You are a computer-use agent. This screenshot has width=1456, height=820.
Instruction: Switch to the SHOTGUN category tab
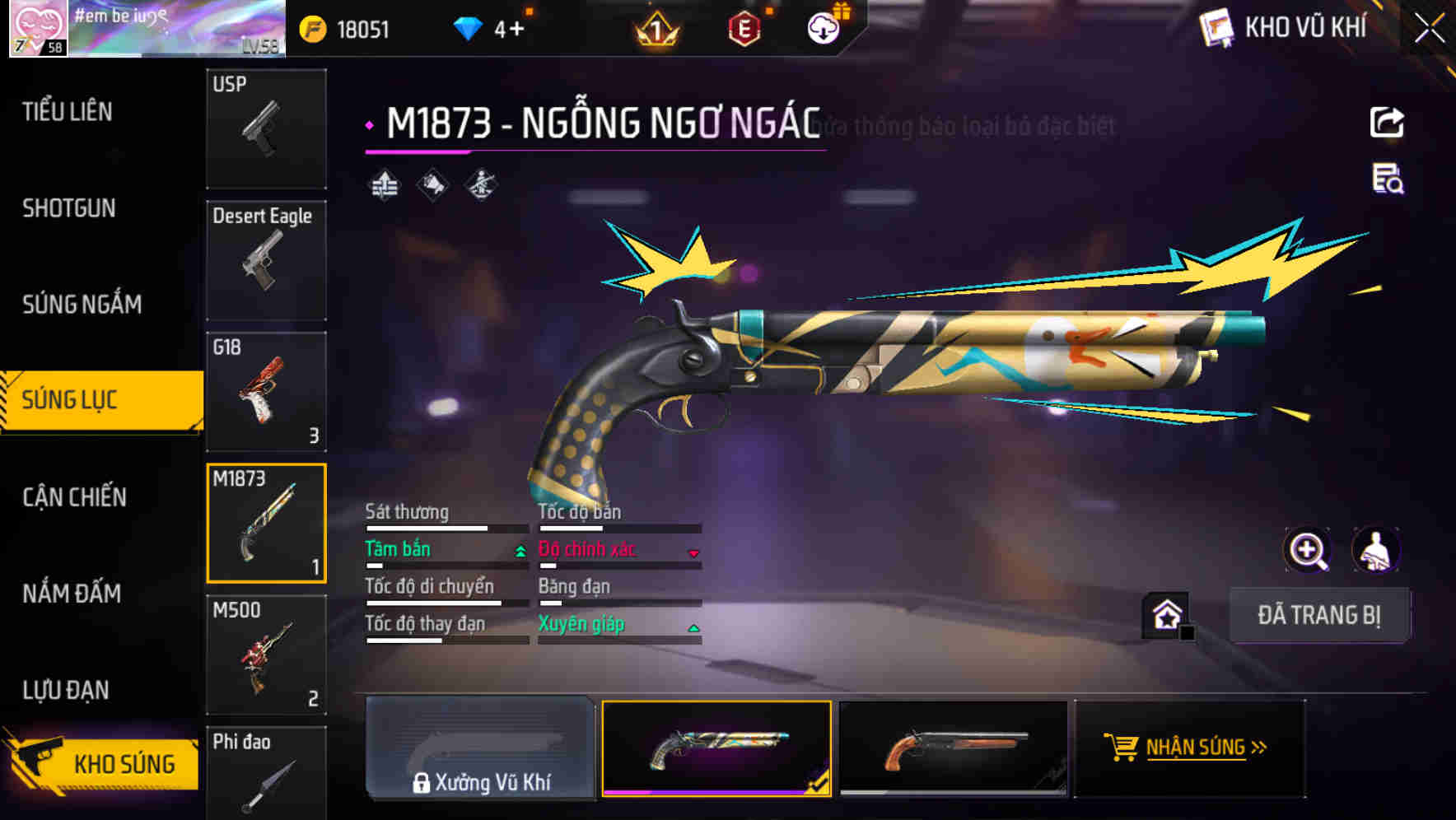pos(70,208)
